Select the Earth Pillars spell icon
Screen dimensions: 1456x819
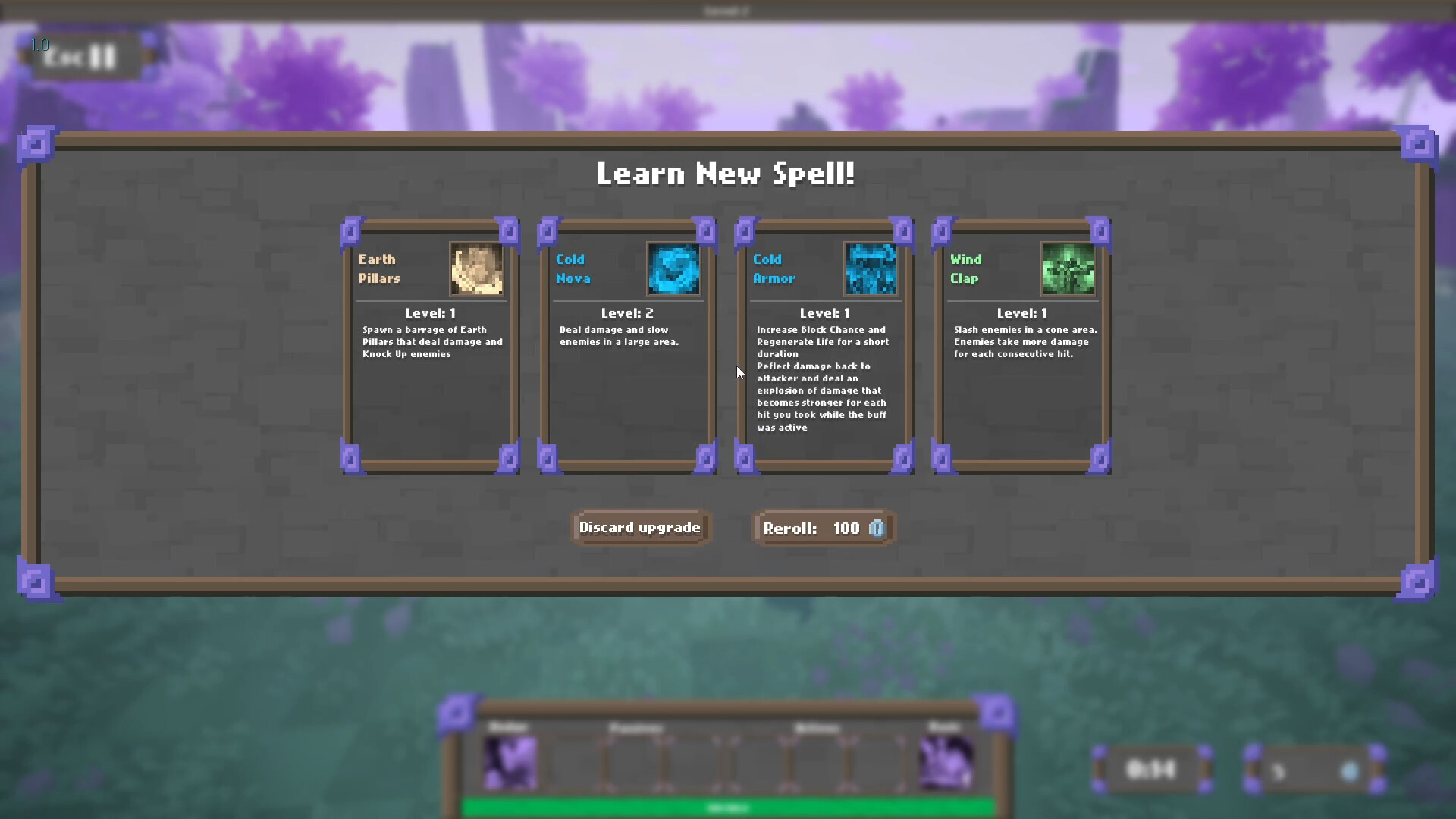tap(475, 269)
